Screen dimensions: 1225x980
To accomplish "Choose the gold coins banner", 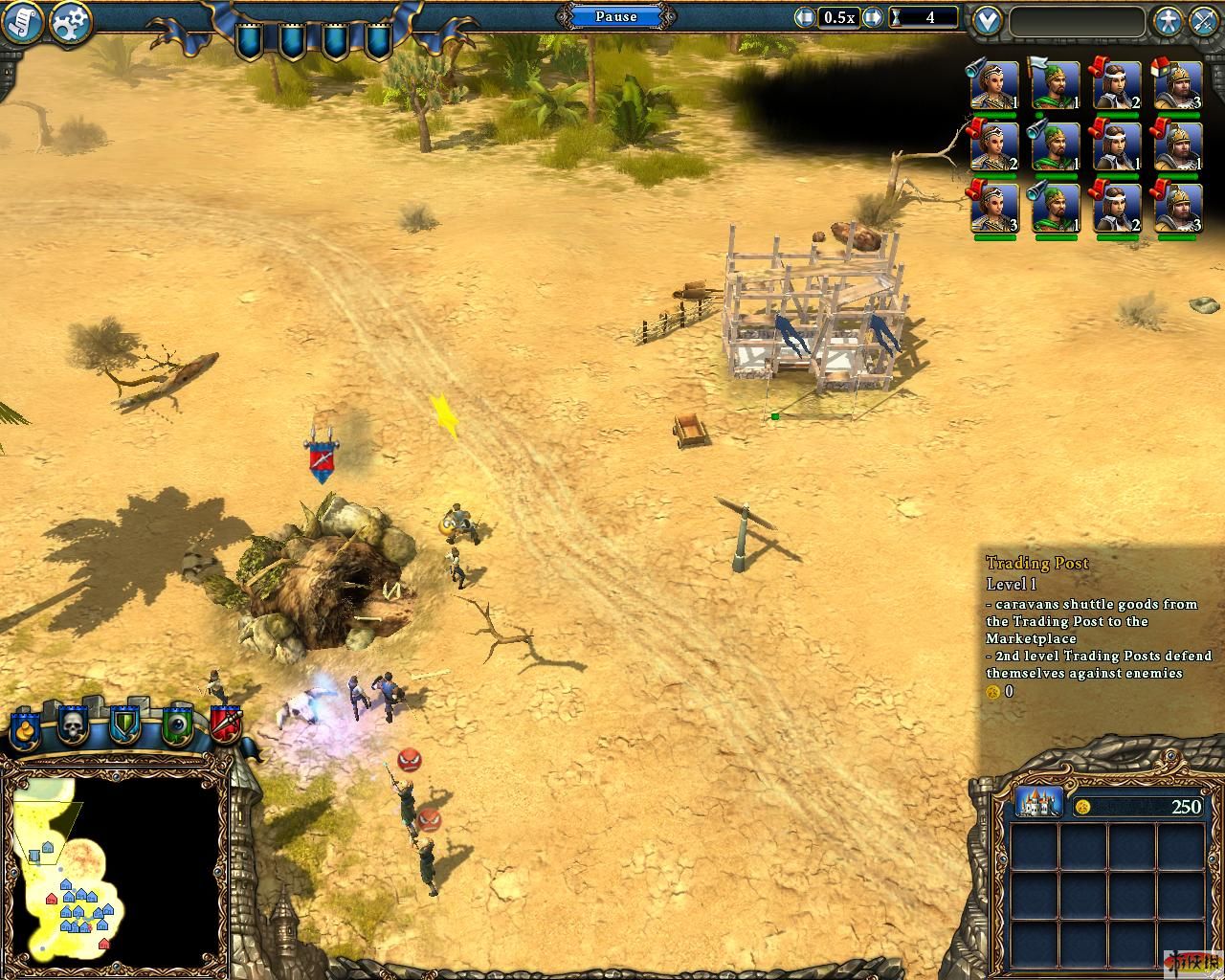I will (25, 728).
